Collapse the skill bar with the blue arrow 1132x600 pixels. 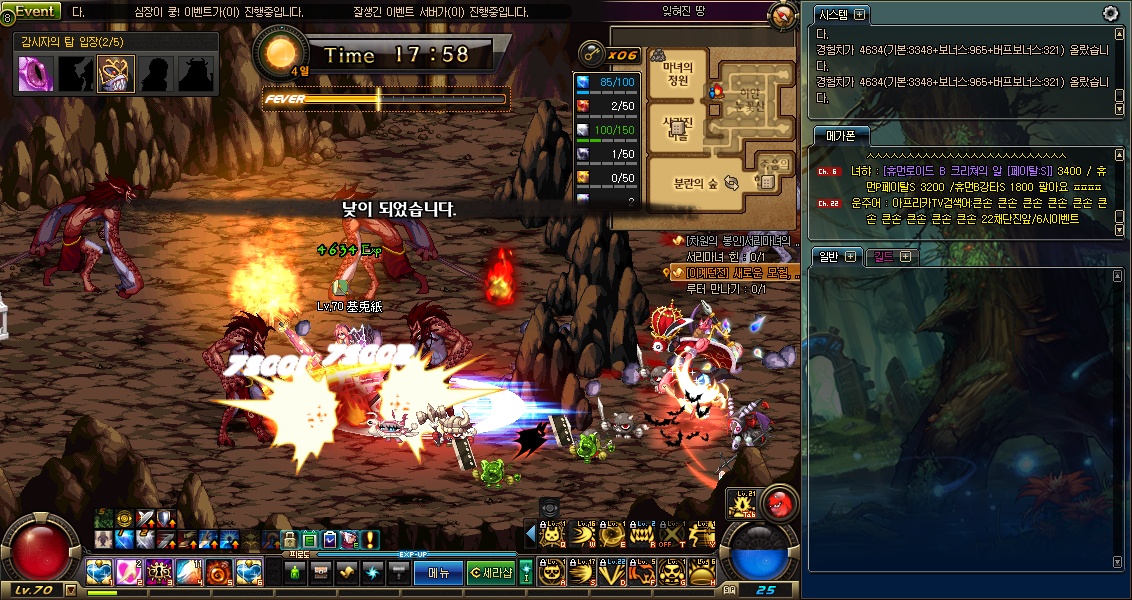tap(531, 536)
